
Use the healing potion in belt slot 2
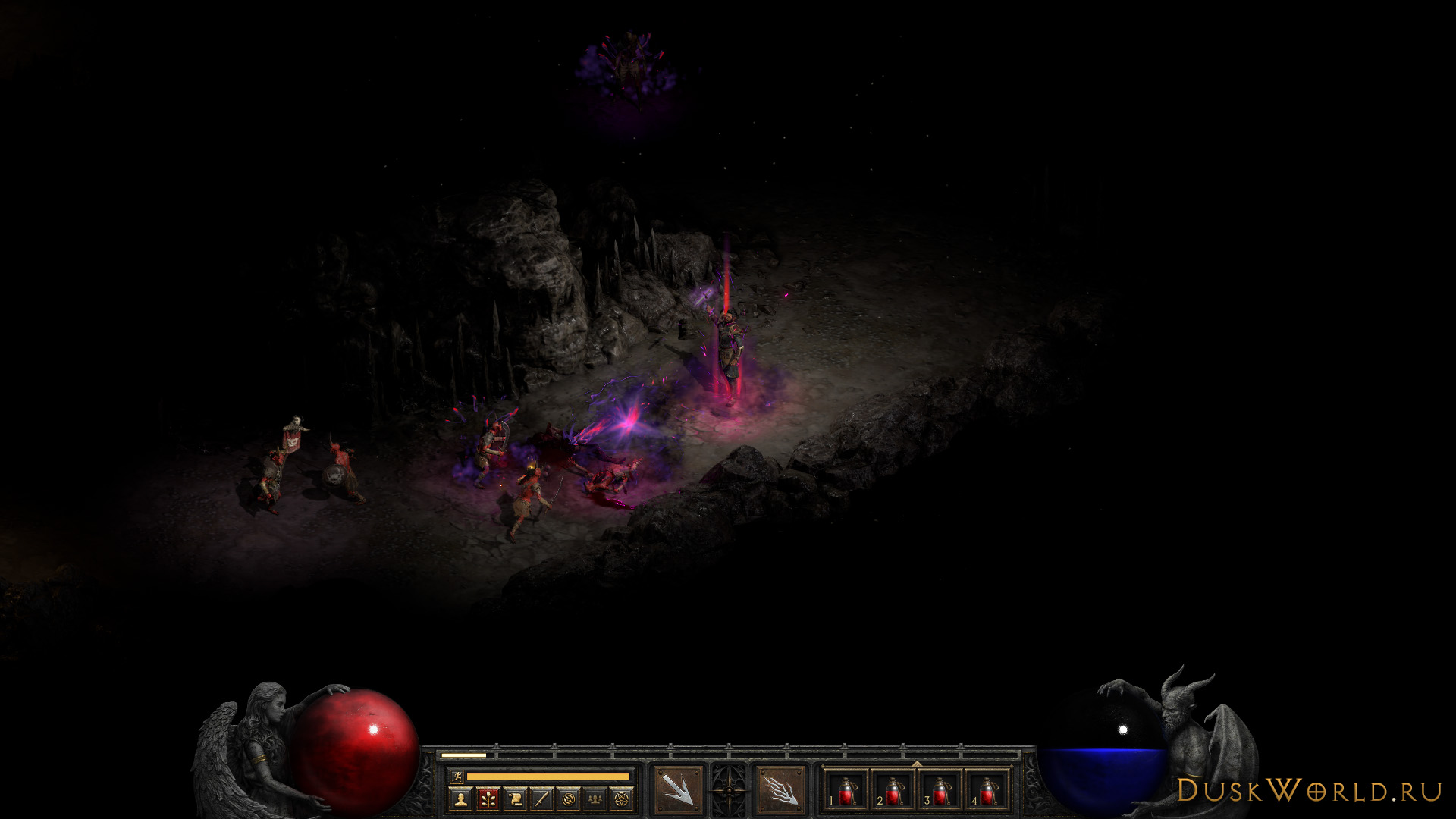point(893,792)
